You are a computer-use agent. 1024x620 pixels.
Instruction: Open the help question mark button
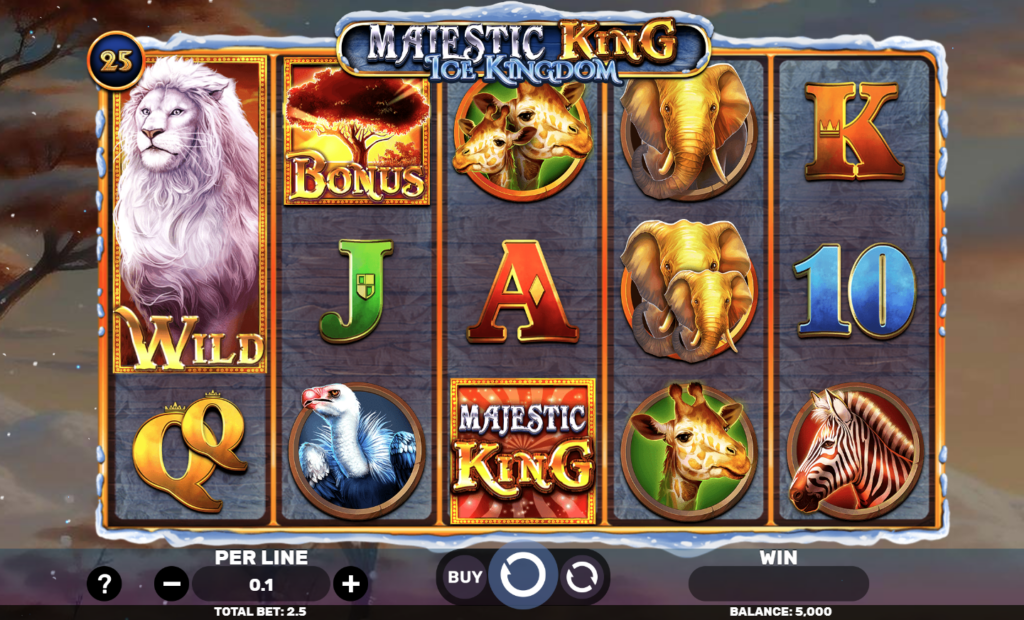pyautogui.click(x=104, y=584)
